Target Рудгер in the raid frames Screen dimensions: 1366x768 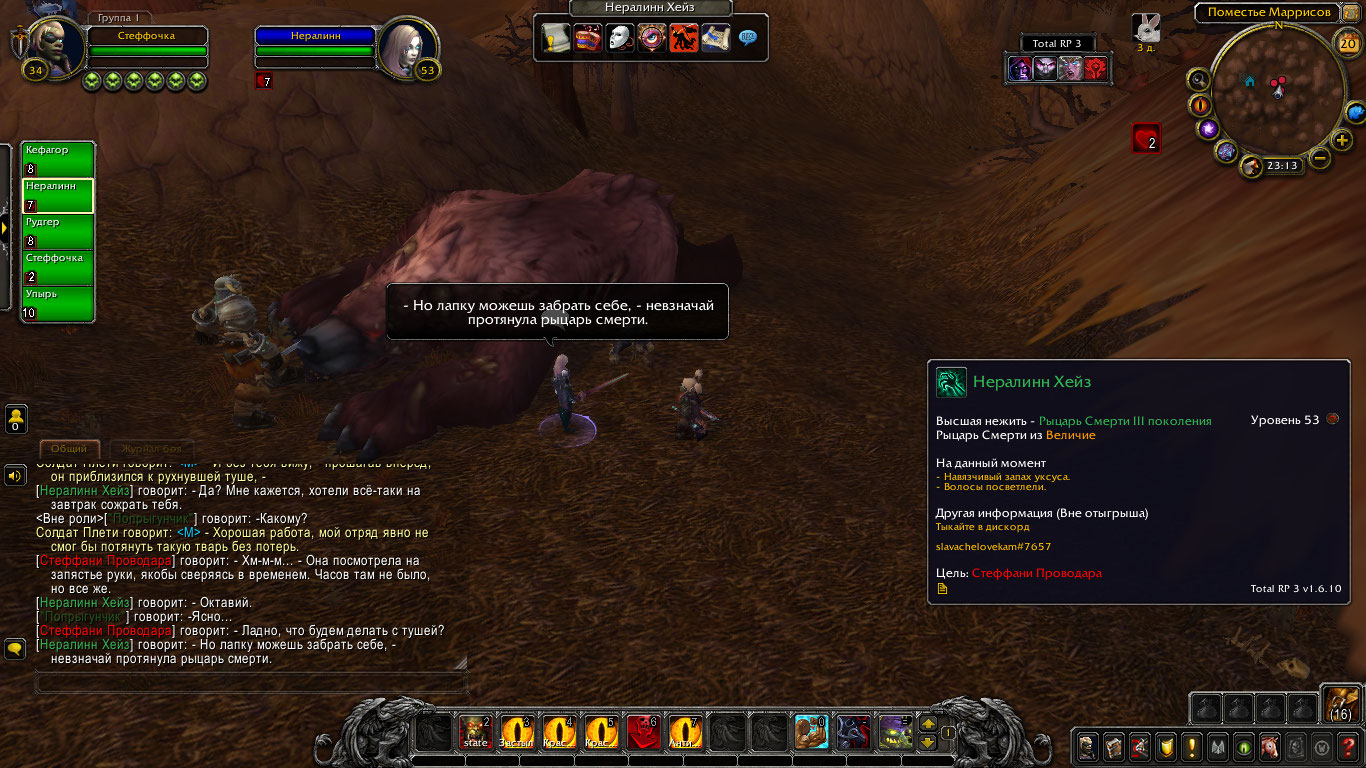[x=58, y=232]
